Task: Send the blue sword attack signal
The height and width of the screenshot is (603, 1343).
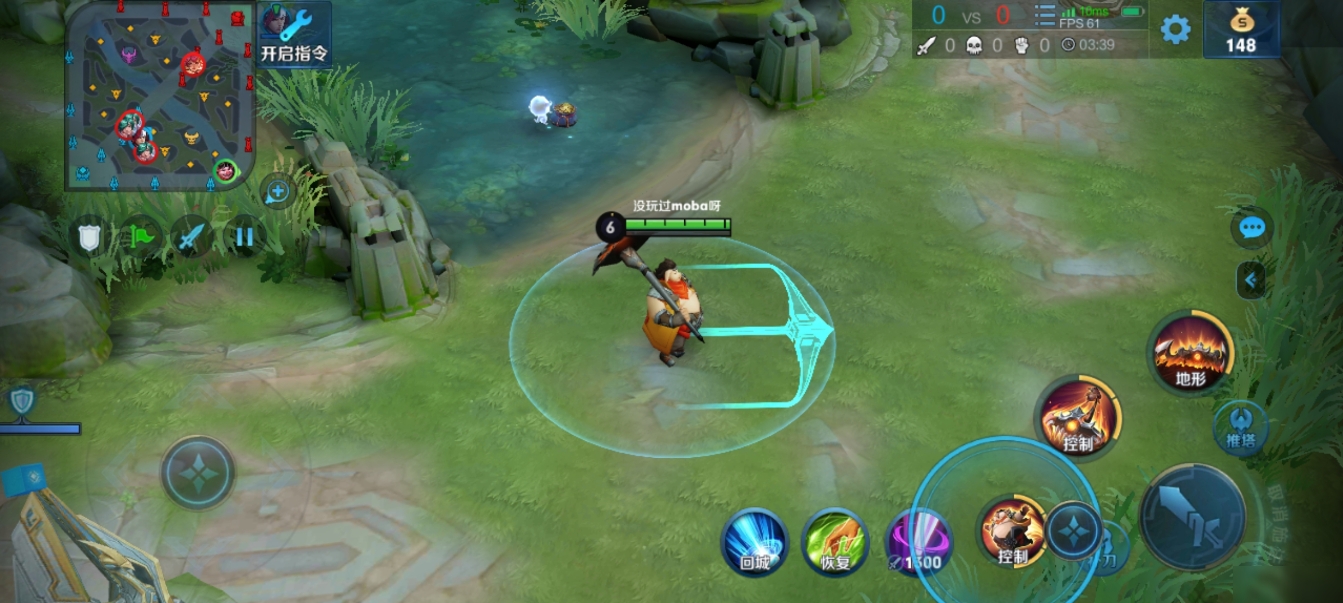Action: (191, 237)
